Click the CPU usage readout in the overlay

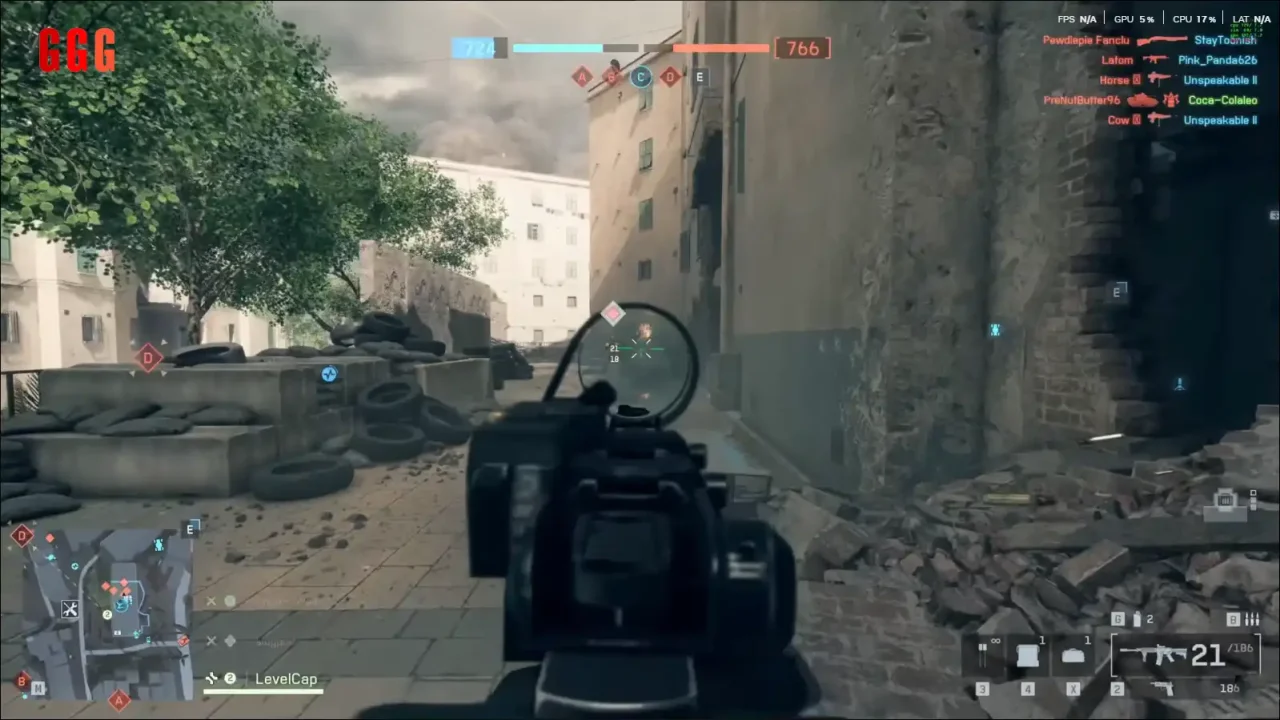1194,18
